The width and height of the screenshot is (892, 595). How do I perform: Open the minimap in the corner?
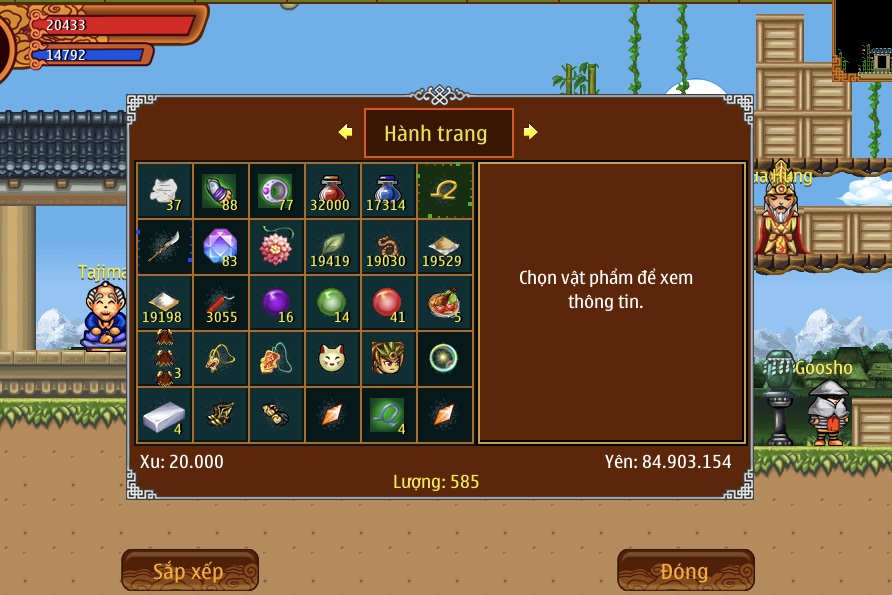click(x=864, y=40)
